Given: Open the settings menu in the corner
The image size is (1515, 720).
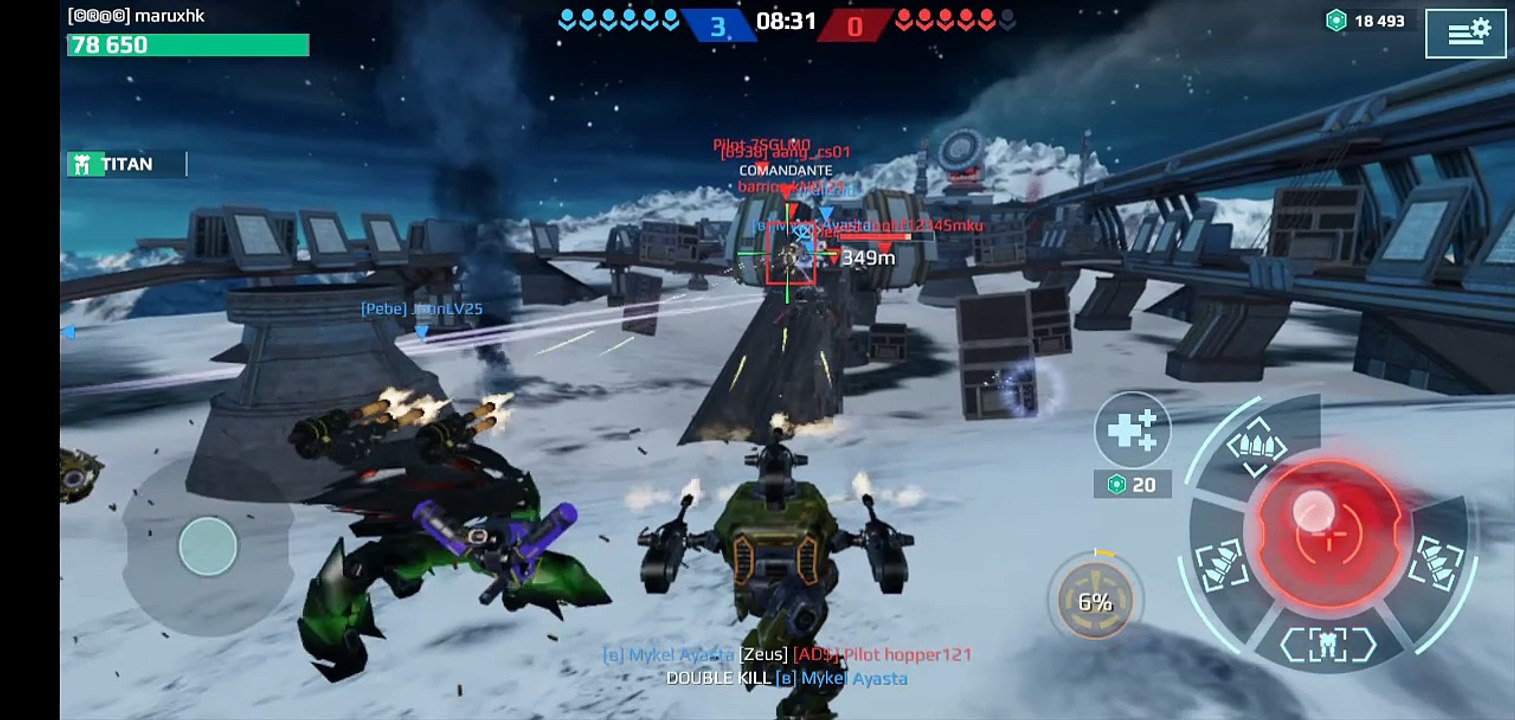Looking at the screenshot, I should point(1465,33).
